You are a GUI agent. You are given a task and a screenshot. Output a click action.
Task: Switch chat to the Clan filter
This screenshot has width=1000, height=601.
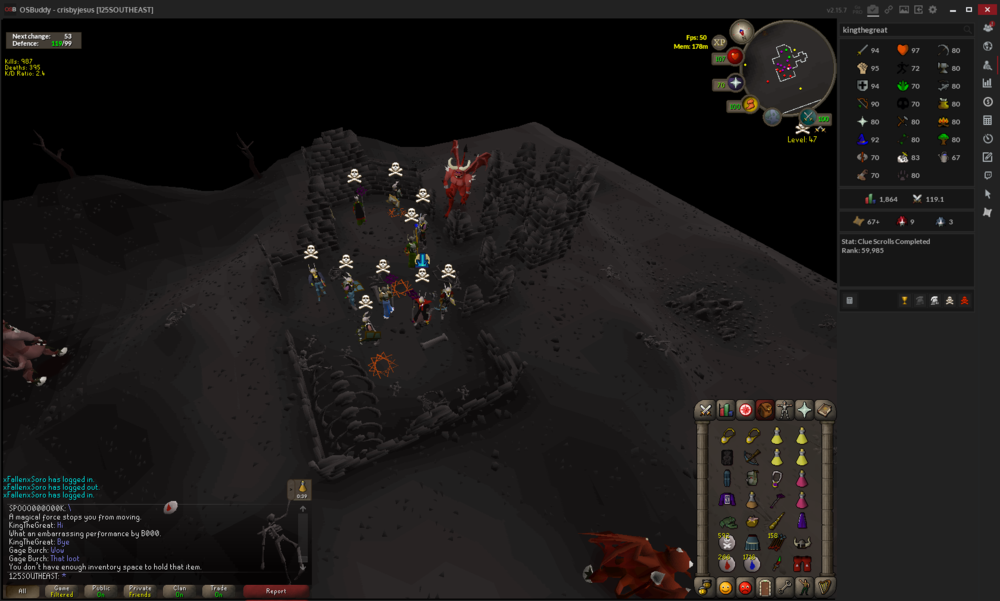(180, 591)
